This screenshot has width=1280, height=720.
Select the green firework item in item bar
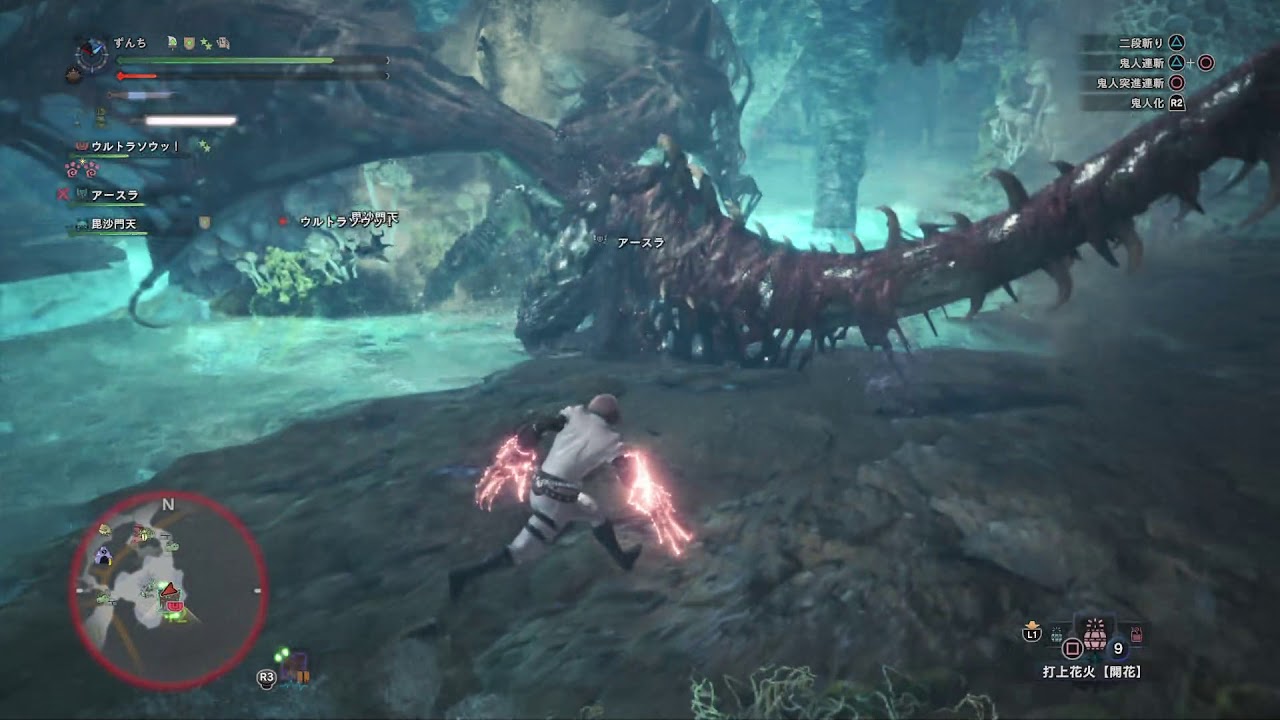1057,634
